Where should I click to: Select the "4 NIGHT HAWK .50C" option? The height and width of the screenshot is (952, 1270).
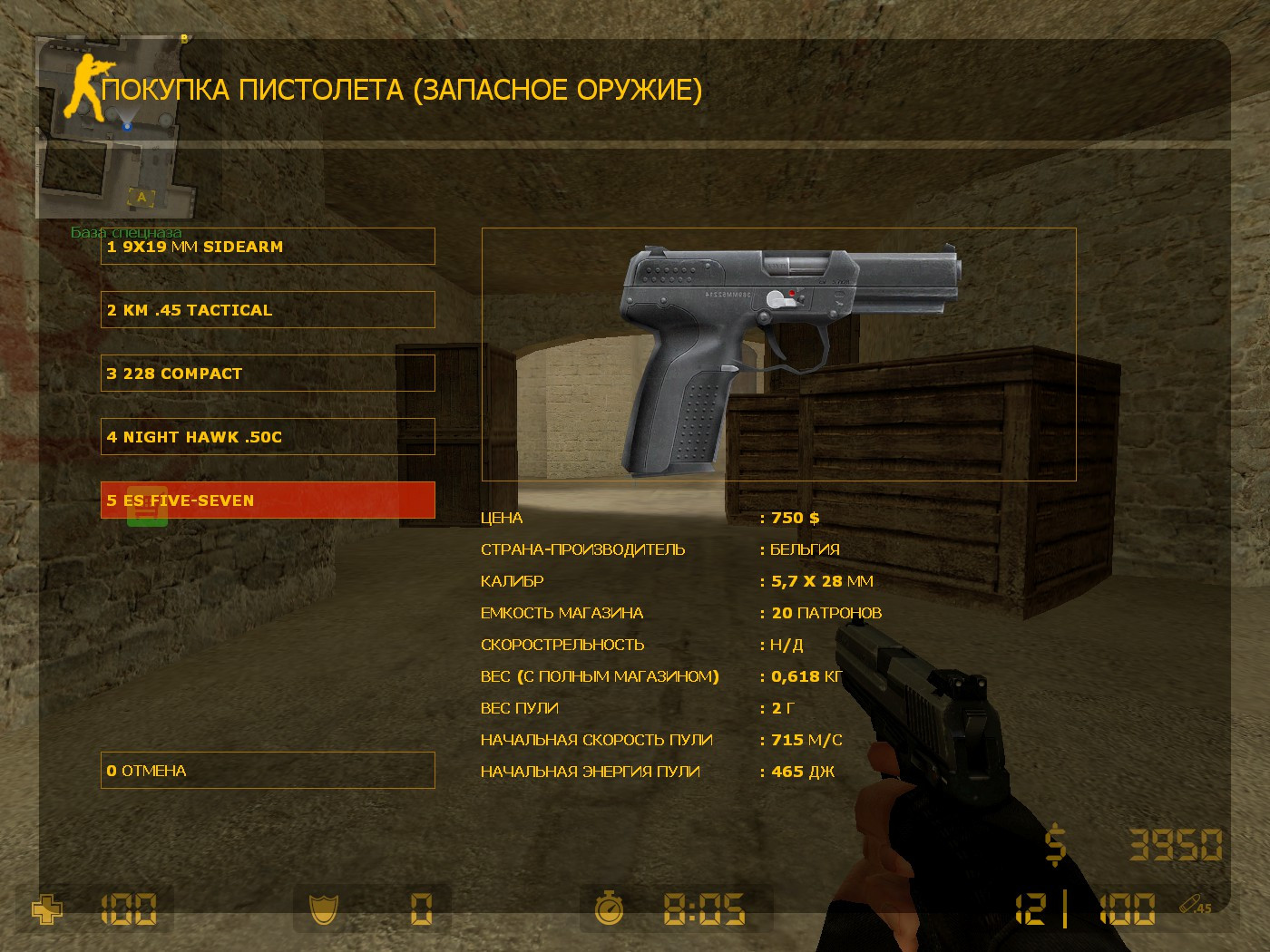point(268,436)
